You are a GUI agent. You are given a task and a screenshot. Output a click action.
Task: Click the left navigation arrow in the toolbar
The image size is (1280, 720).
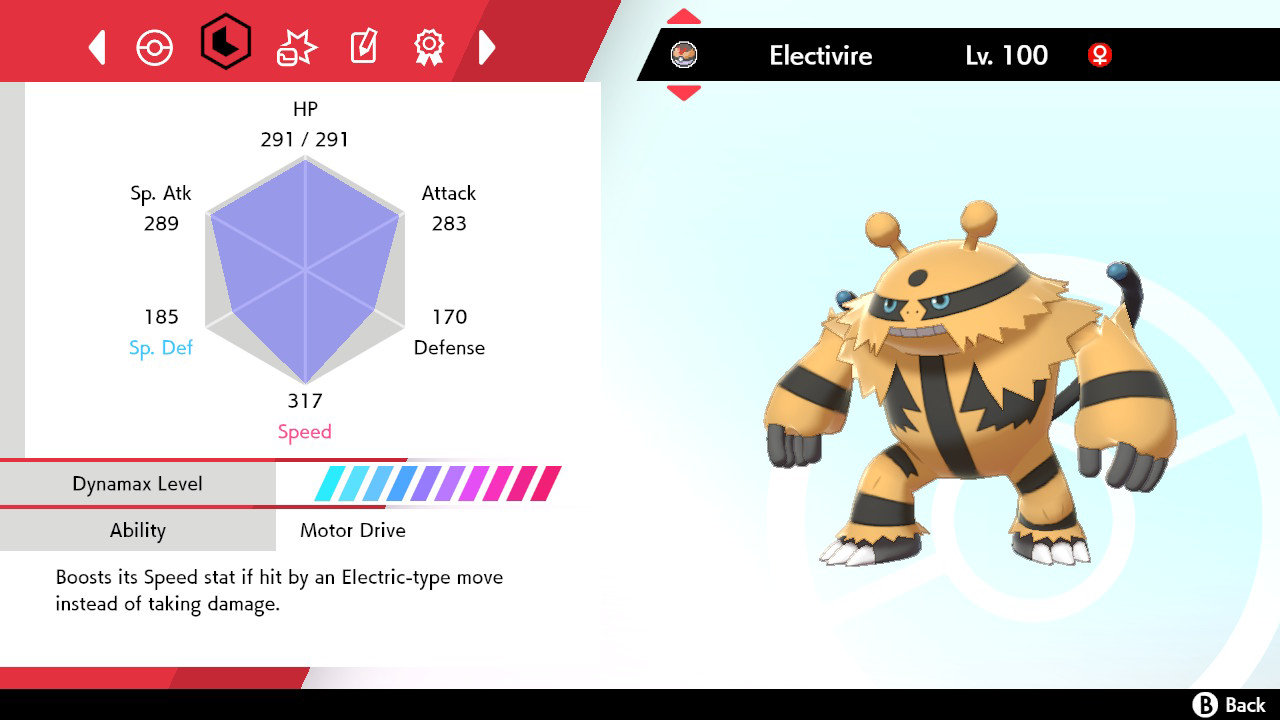(x=96, y=45)
